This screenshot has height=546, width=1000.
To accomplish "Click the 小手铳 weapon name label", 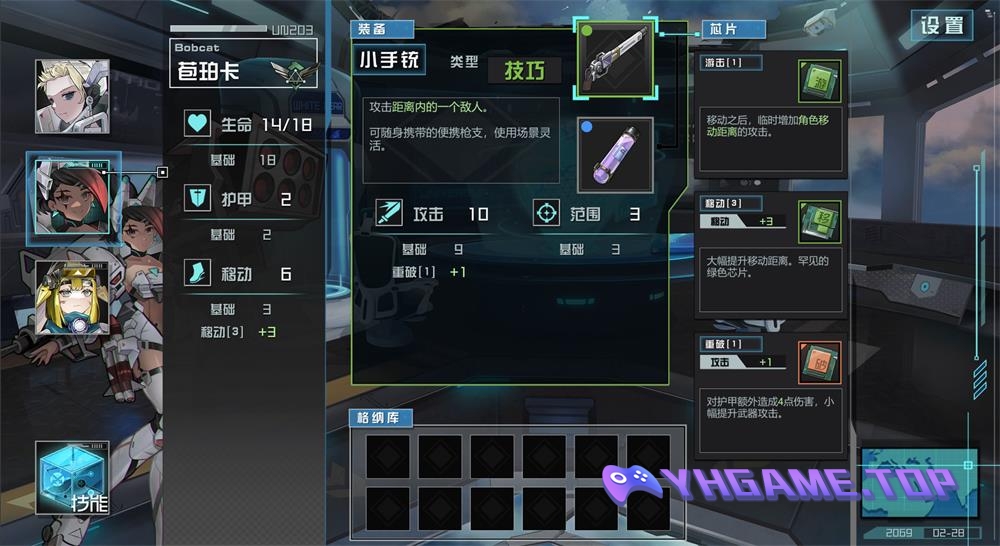I will pyautogui.click(x=392, y=60).
